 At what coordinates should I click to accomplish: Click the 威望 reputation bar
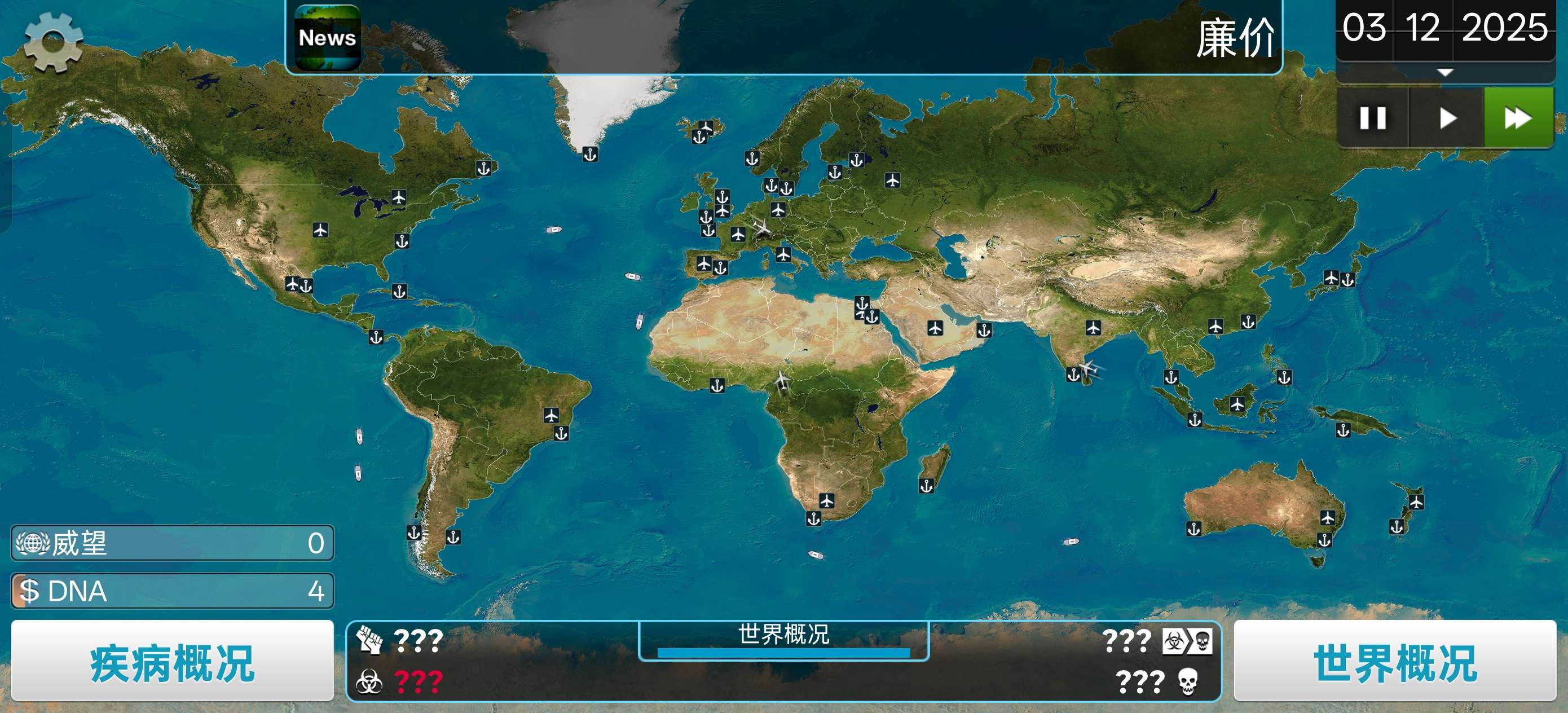coord(172,543)
